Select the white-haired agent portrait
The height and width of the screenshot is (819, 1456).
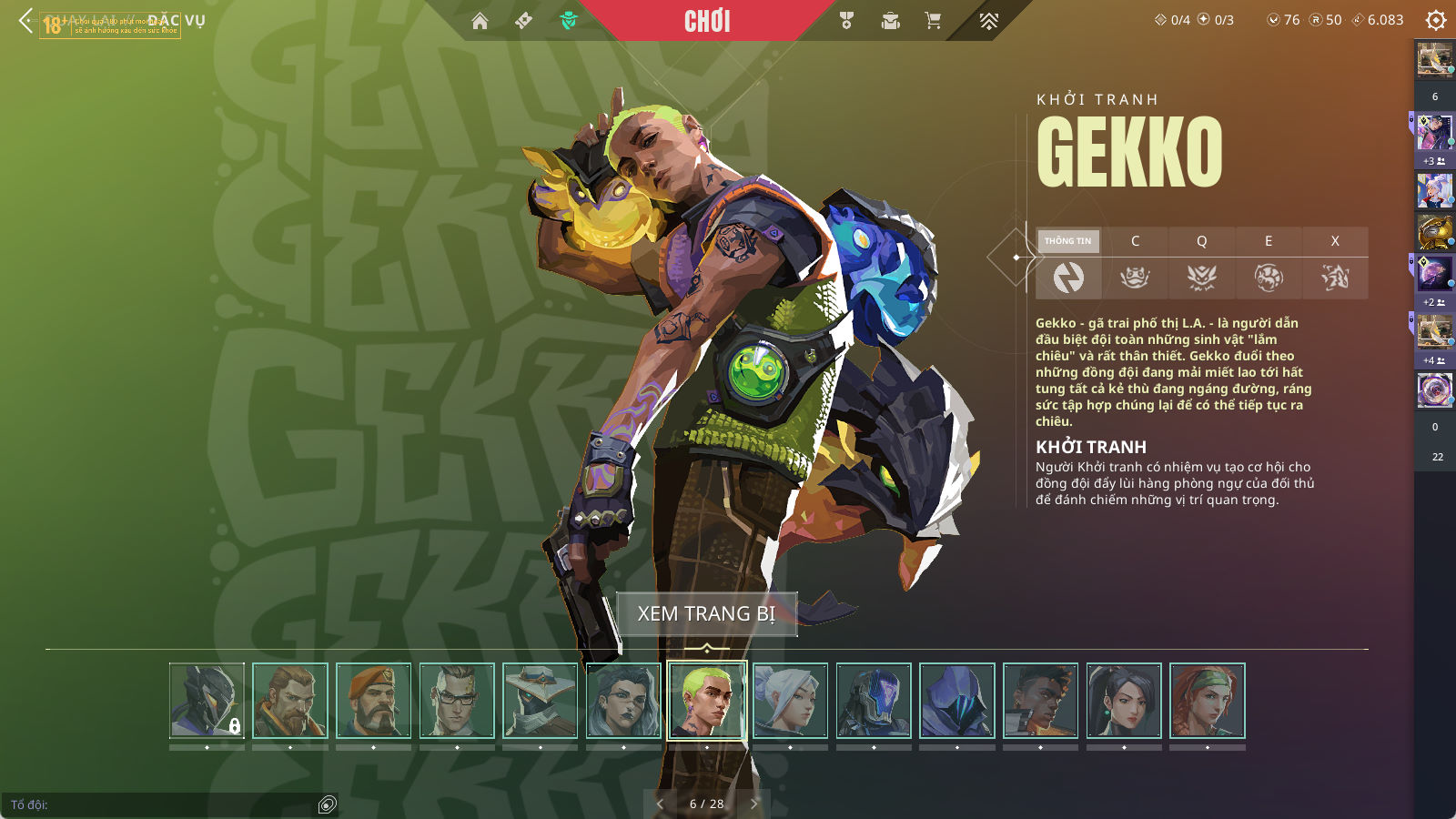tap(791, 700)
